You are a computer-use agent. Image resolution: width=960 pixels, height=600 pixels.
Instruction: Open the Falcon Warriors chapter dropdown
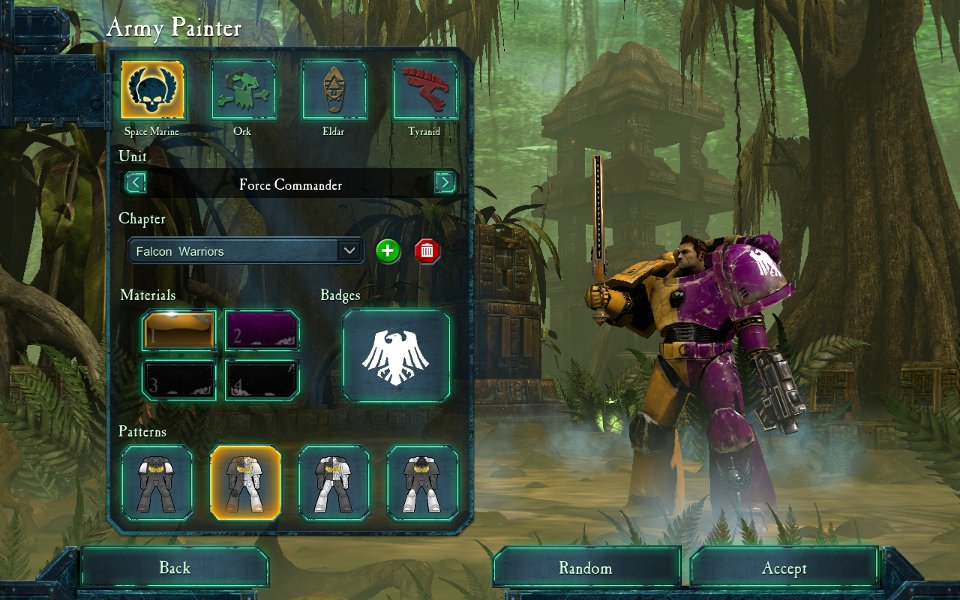246,251
